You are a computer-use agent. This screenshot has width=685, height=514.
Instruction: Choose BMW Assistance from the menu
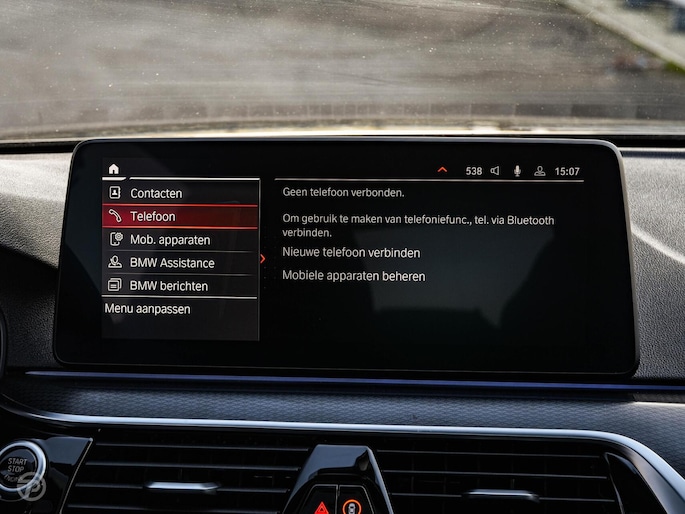pos(172,263)
